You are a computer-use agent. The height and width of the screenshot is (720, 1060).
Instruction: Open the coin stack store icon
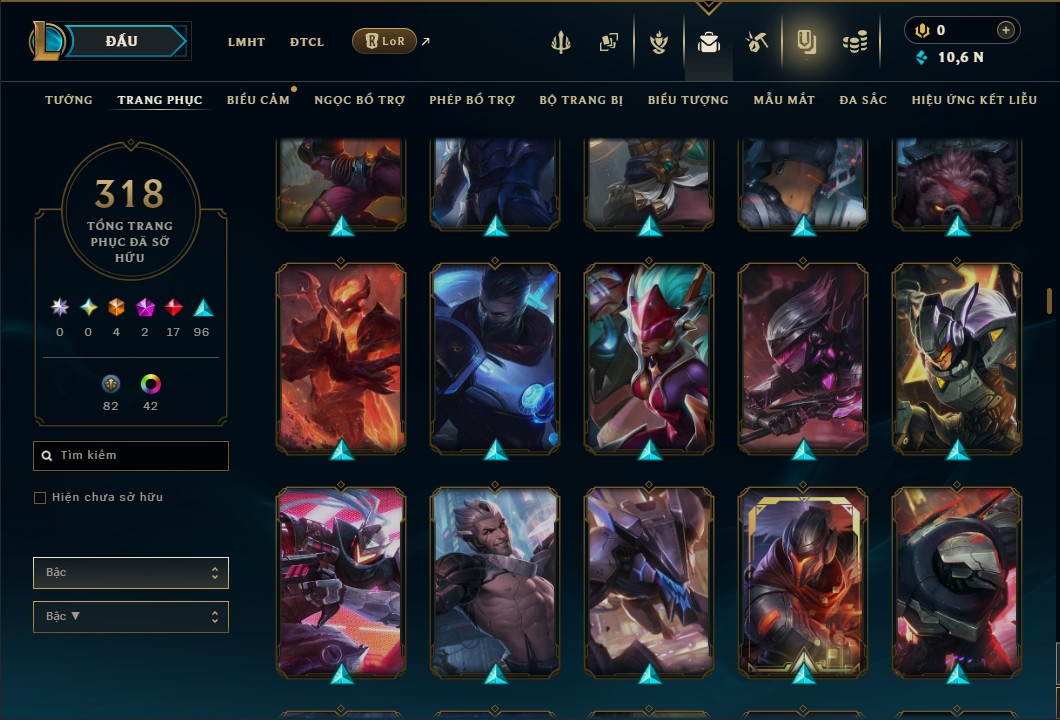coord(854,42)
